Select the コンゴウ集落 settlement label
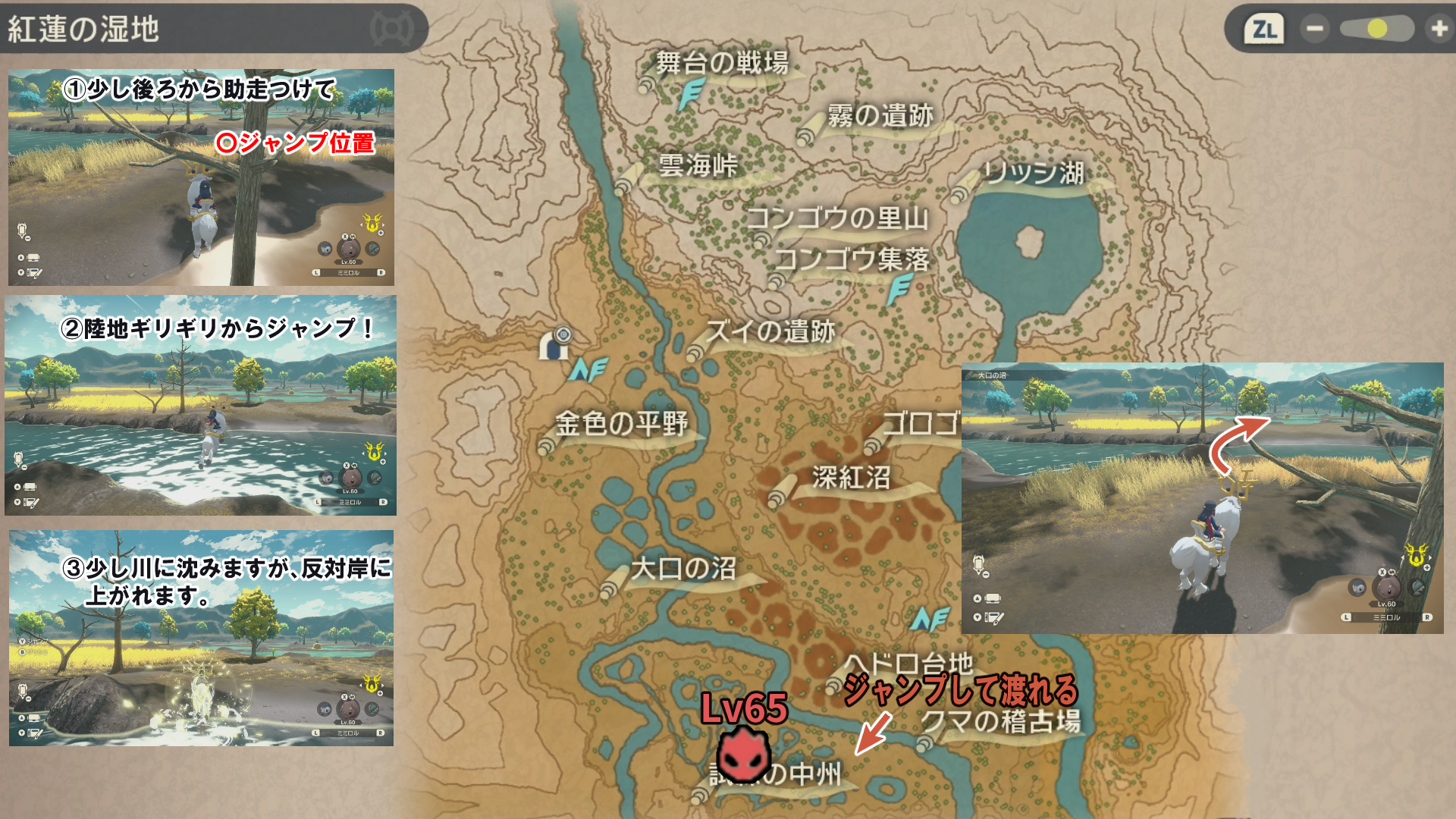1456x819 pixels. click(x=852, y=260)
